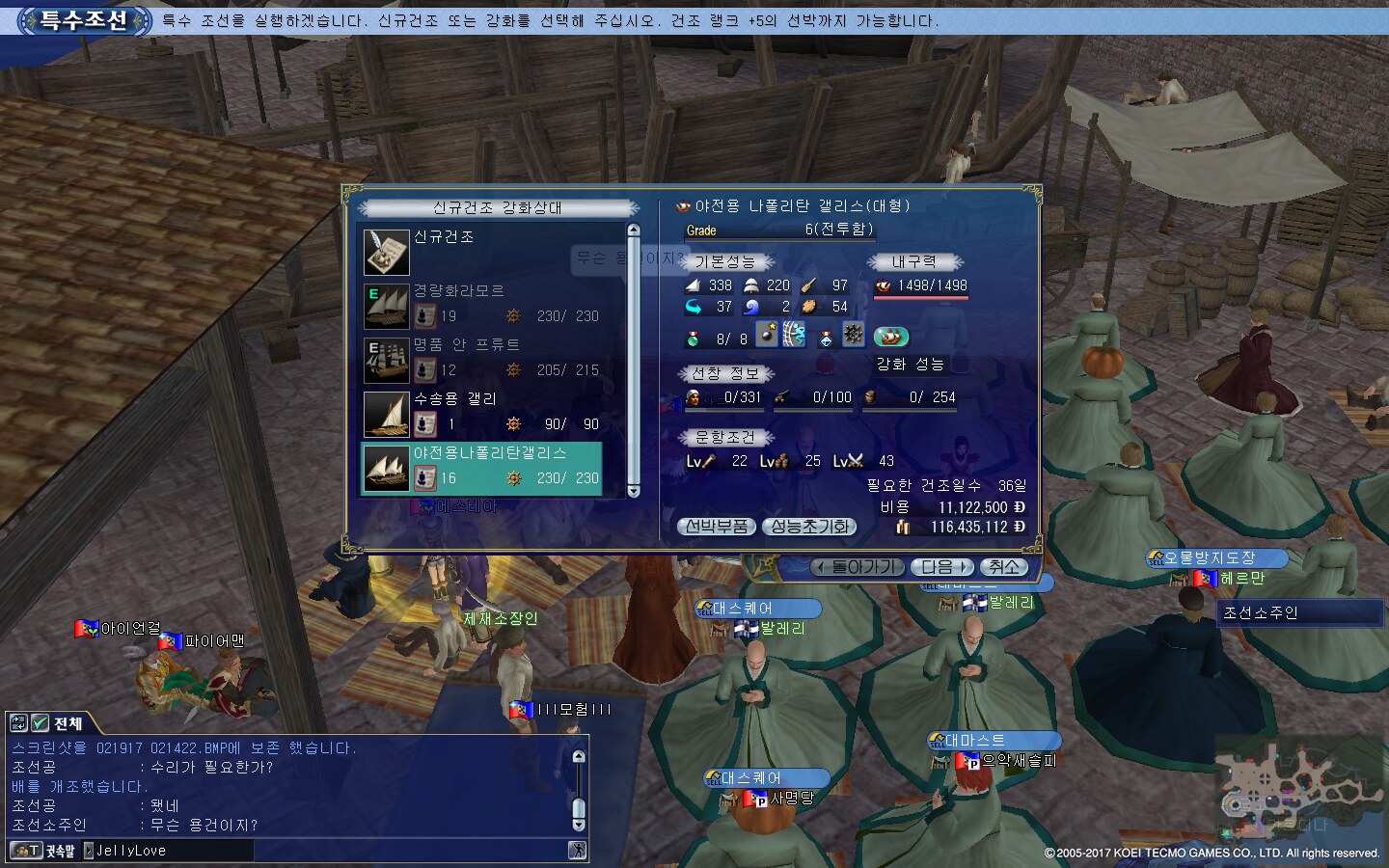
Task: Cancel shipbuilding with the 취소 button
Action: tap(1003, 567)
